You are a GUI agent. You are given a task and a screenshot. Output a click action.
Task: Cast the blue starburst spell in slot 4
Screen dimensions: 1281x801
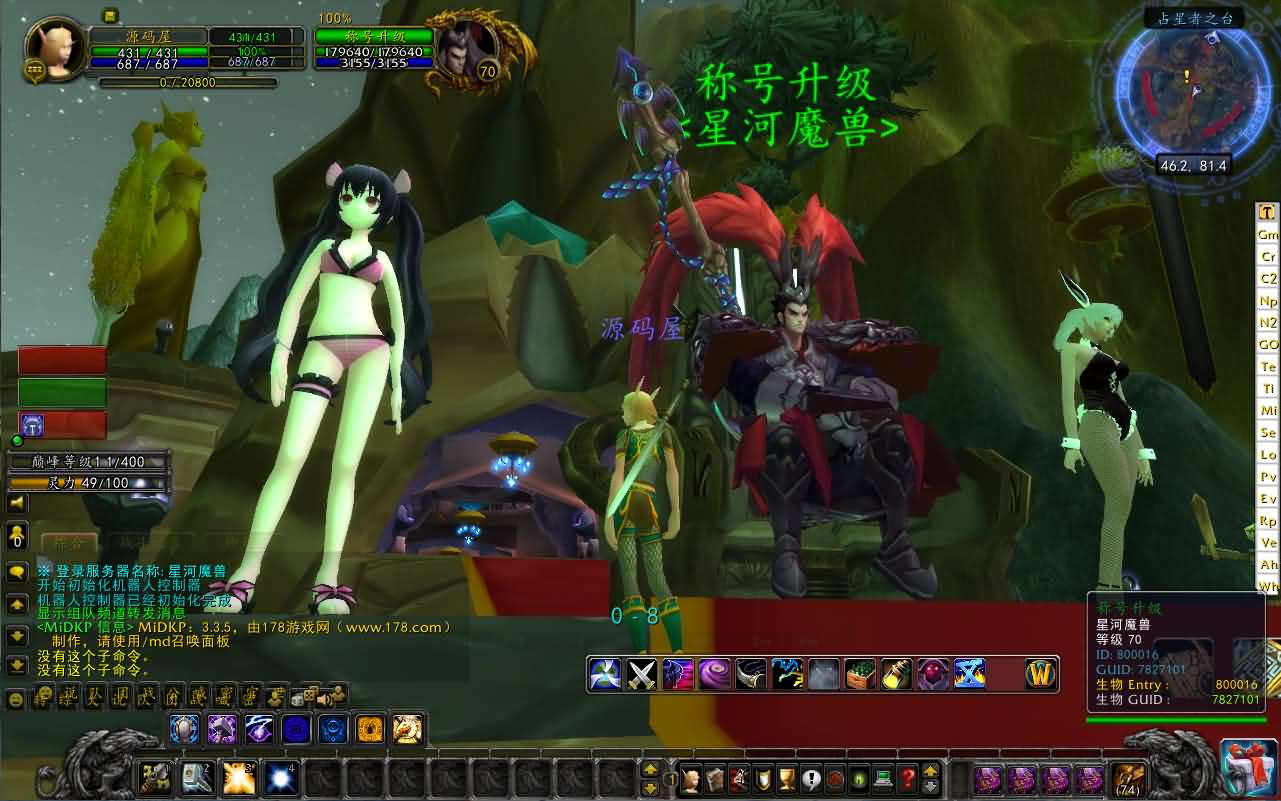coord(280,777)
